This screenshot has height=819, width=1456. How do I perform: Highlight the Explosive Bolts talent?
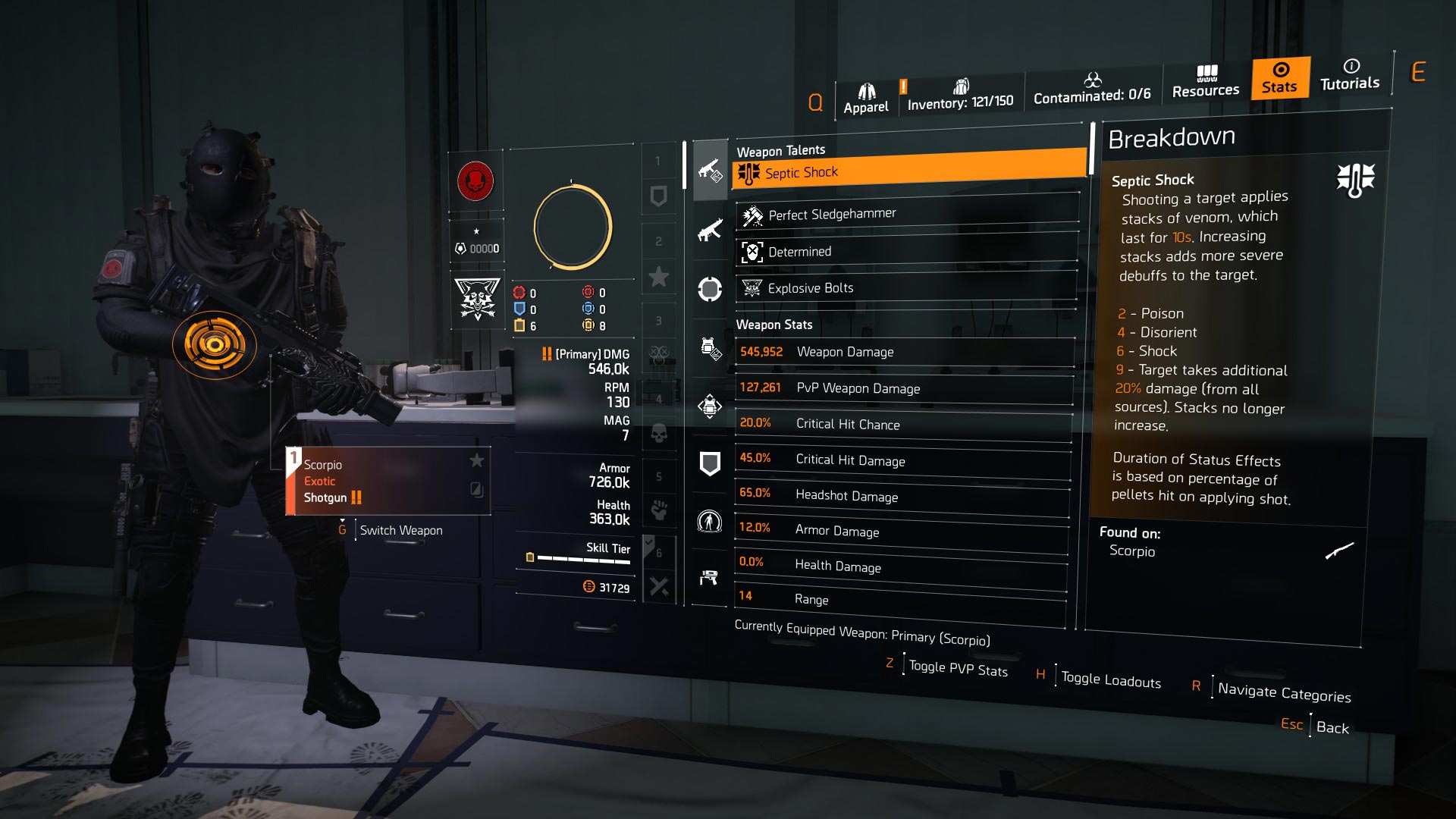[907, 288]
